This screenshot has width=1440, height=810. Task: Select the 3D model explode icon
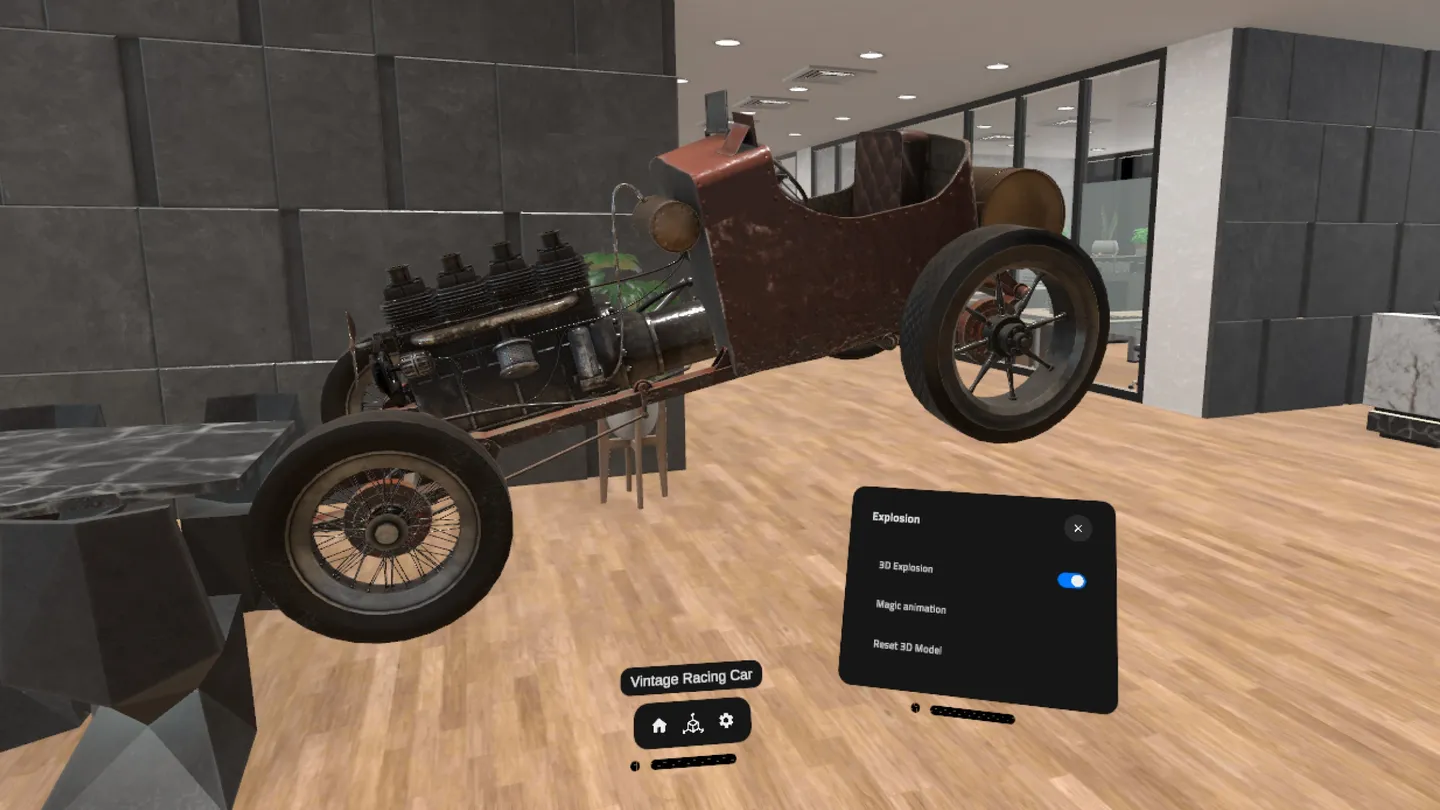click(x=693, y=722)
